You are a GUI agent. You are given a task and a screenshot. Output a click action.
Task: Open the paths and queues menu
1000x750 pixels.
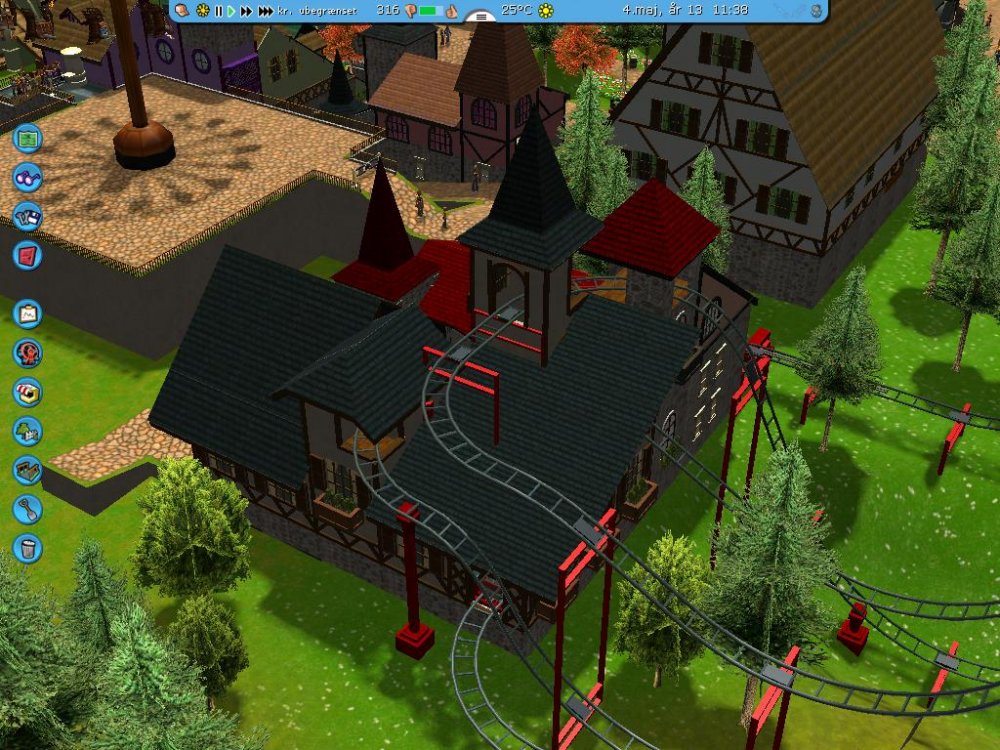[28, 470]
